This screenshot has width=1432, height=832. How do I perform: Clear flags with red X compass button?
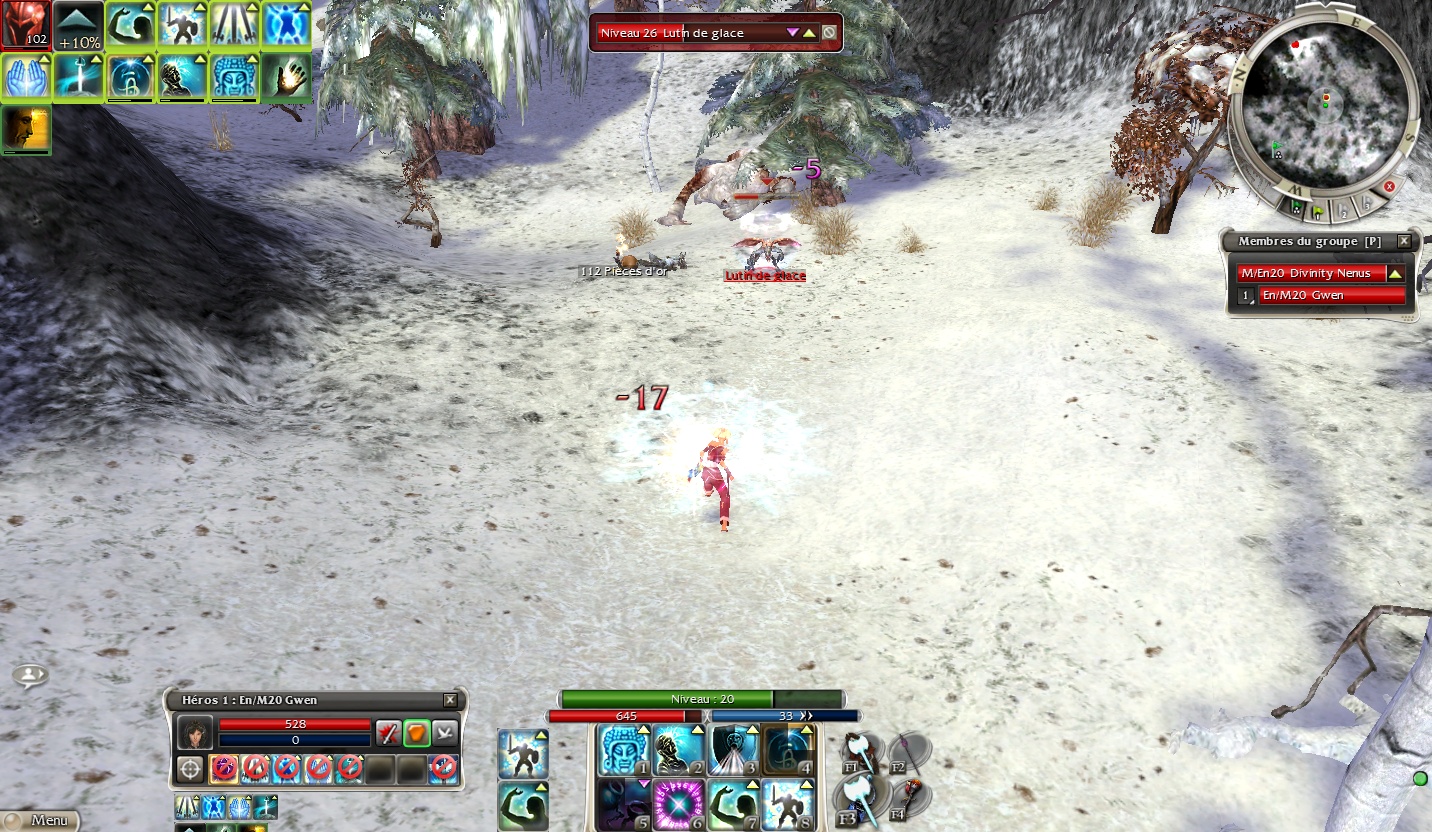pyautogui.click(x=1389, y=186)
